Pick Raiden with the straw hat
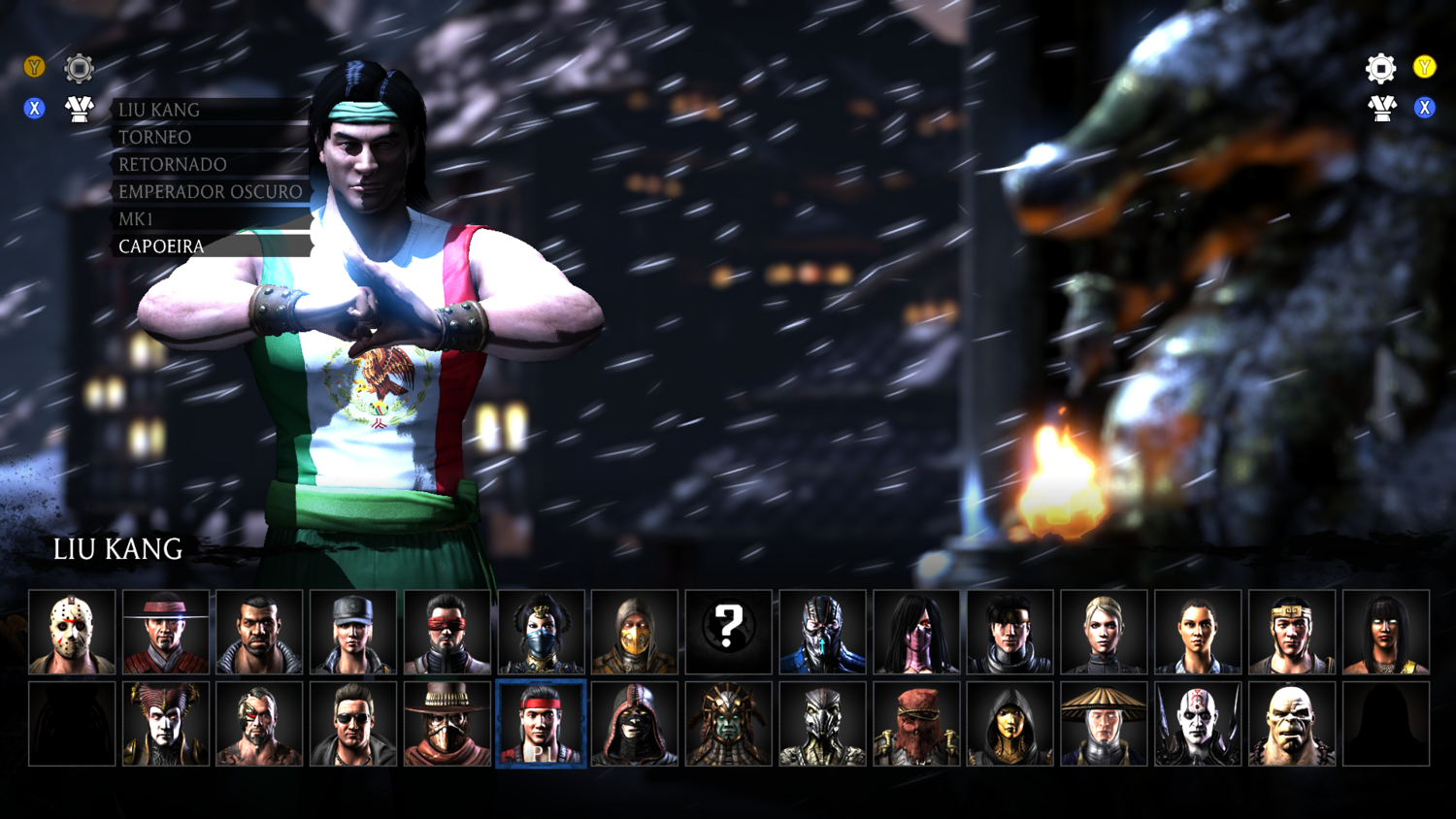The width and height of the screenshot is (1456, 819). click(x=1104, y=724)
